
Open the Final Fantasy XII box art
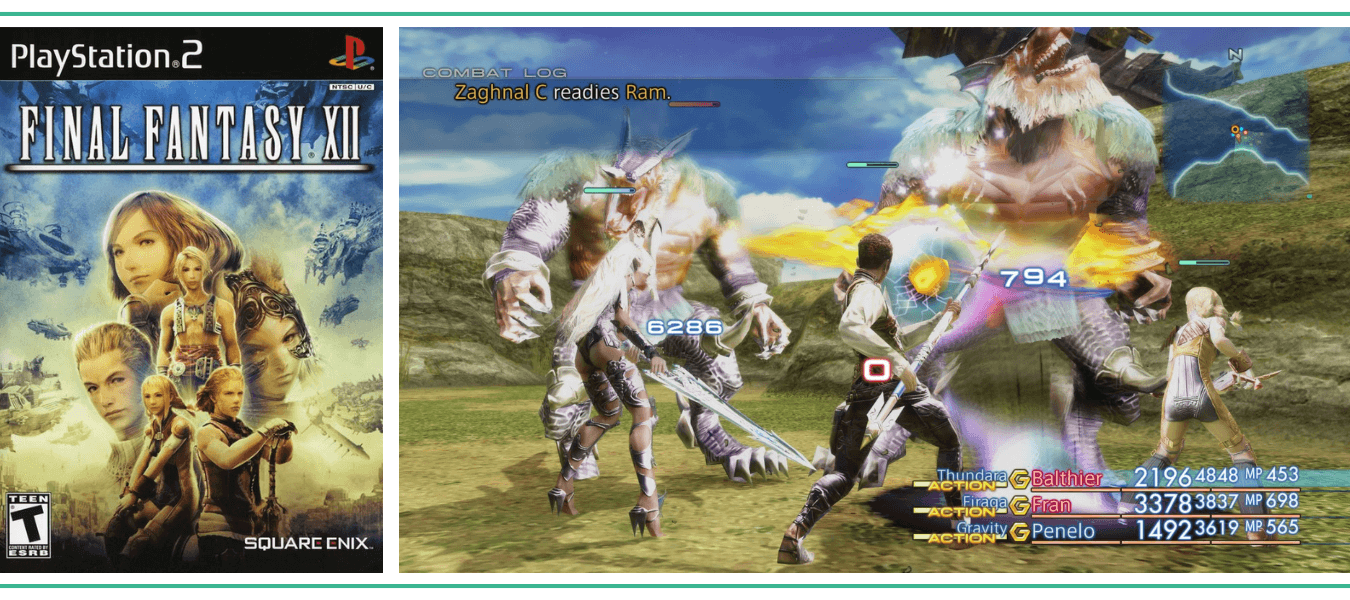[x=191, y=300]
